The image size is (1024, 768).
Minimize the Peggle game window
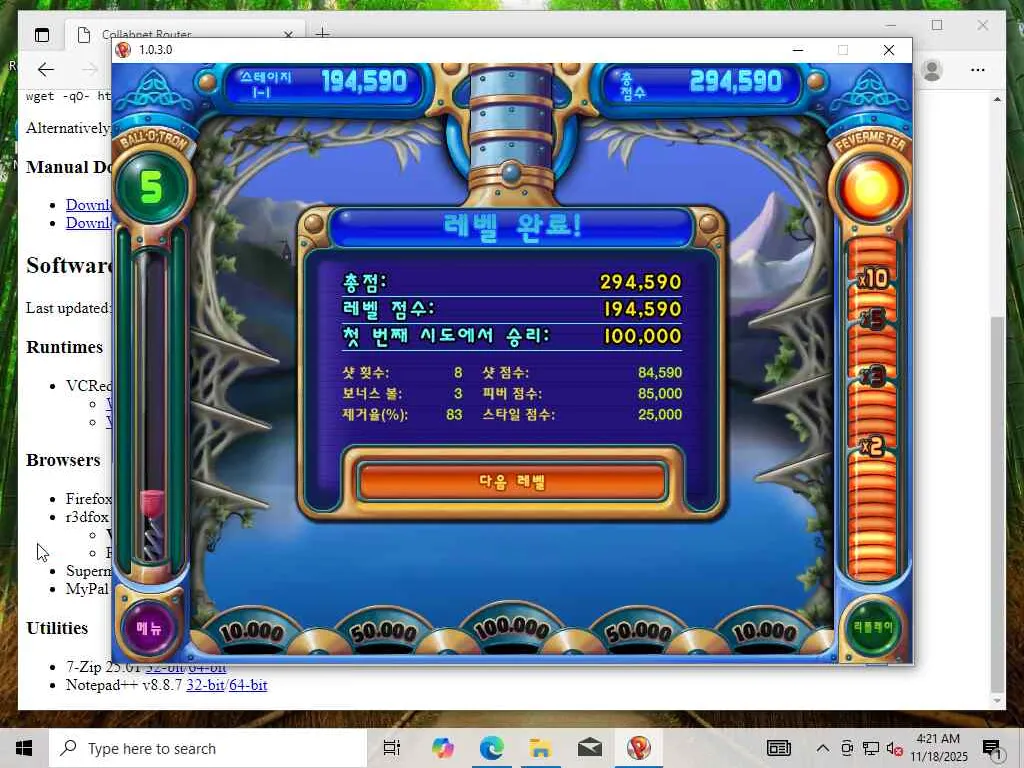(x=797, y=50)
